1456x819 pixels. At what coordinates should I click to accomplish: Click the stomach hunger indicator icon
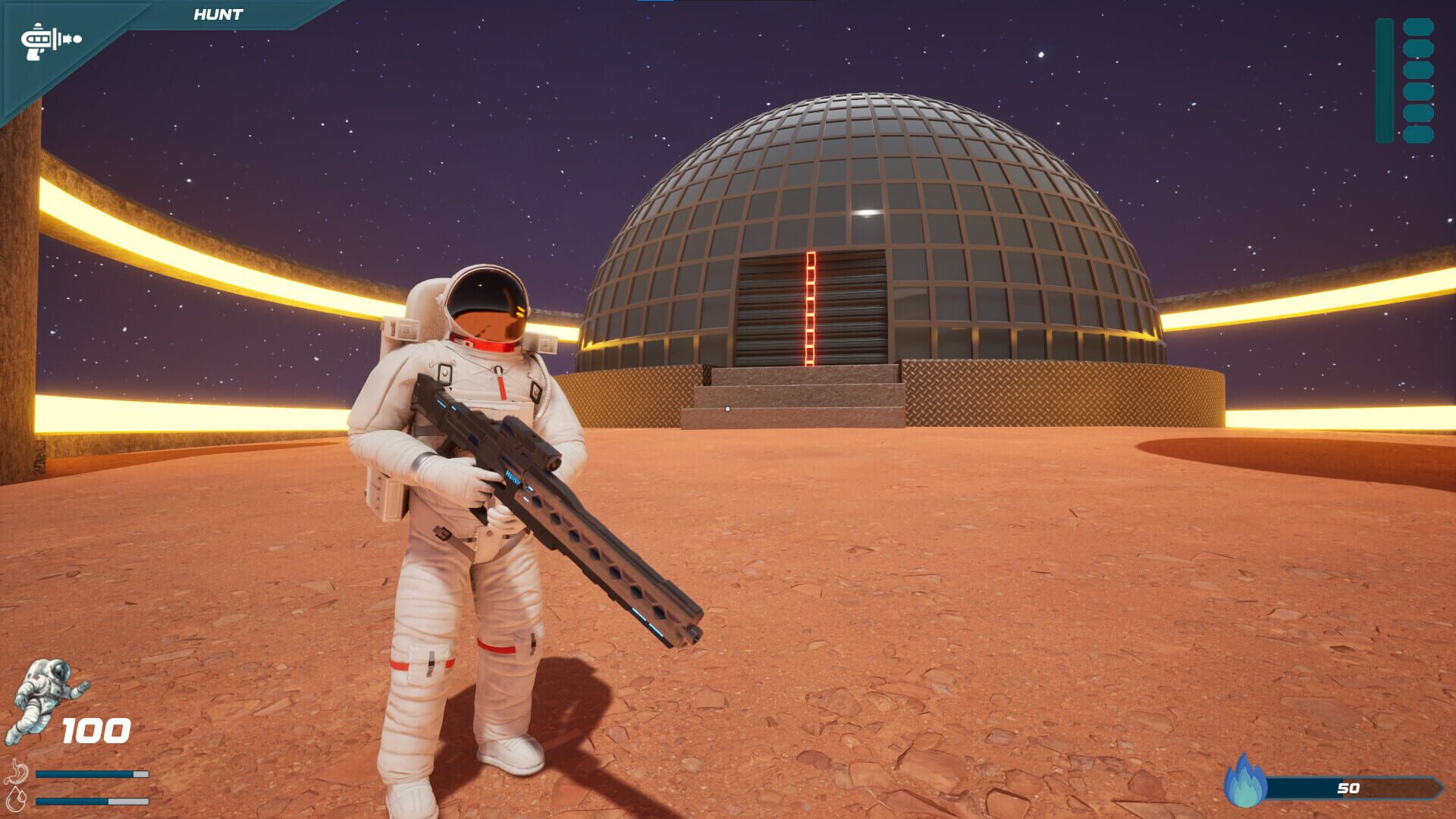click(17, 772)
